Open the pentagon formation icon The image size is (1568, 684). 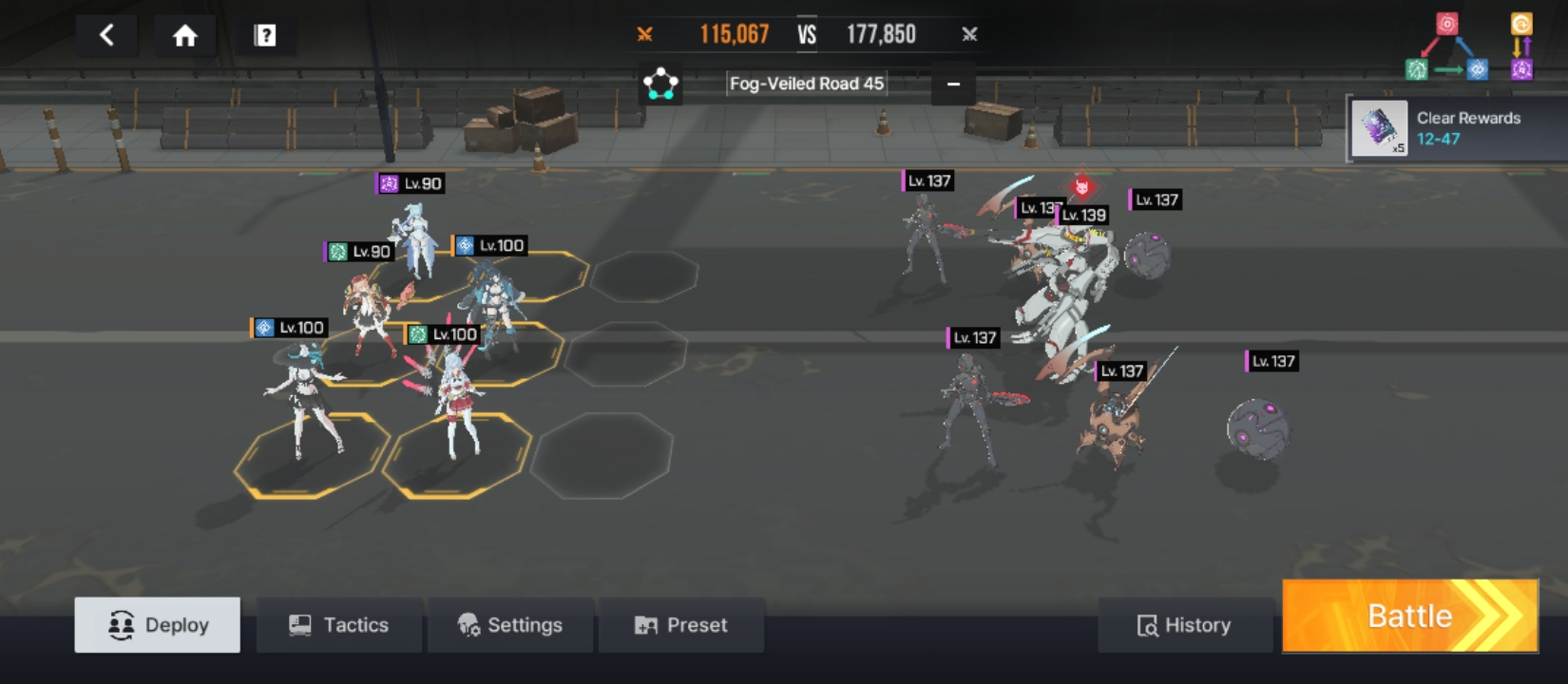[660, 84]
